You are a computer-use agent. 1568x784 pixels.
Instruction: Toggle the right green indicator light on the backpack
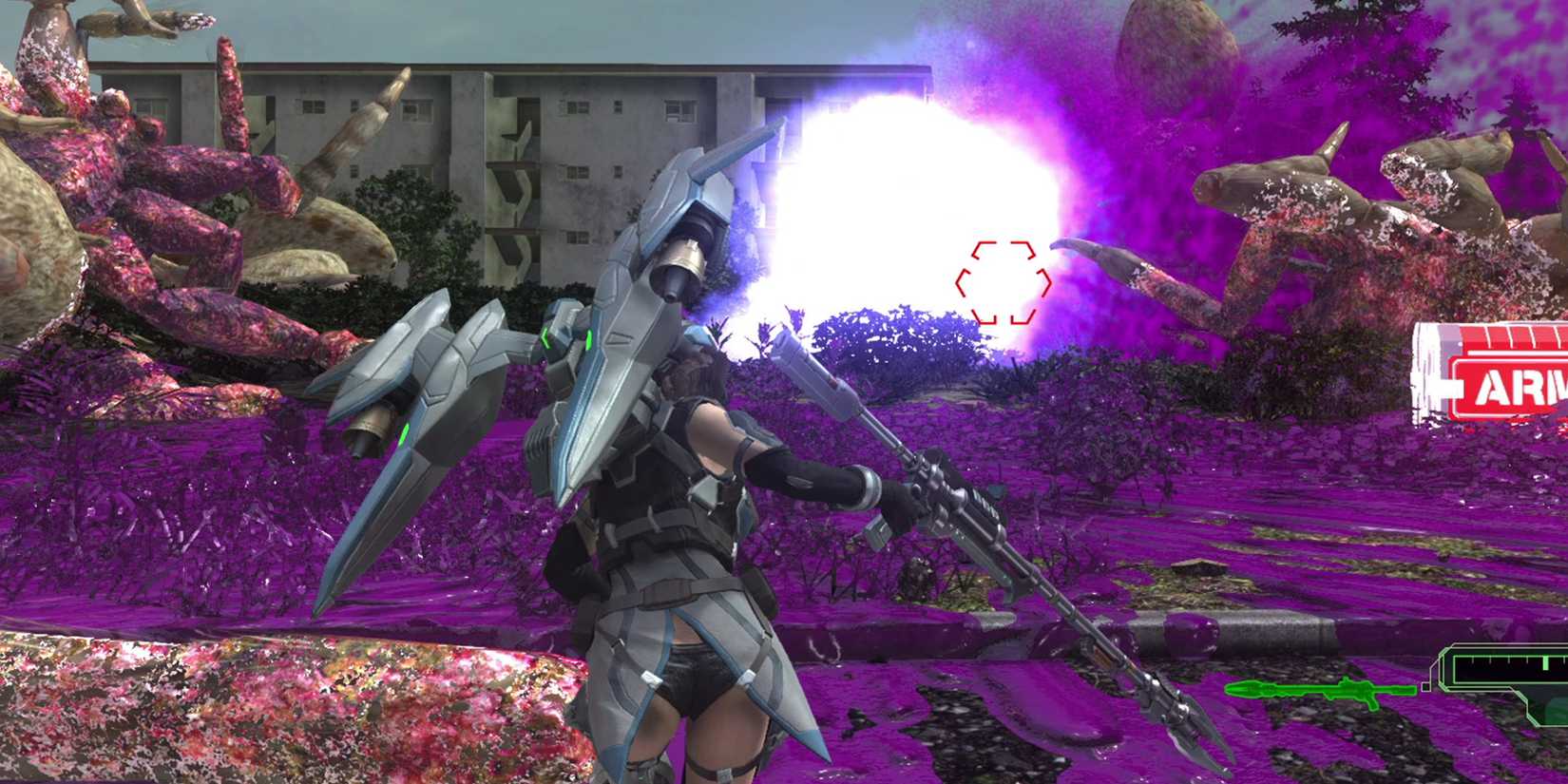[x=588, y=339]
